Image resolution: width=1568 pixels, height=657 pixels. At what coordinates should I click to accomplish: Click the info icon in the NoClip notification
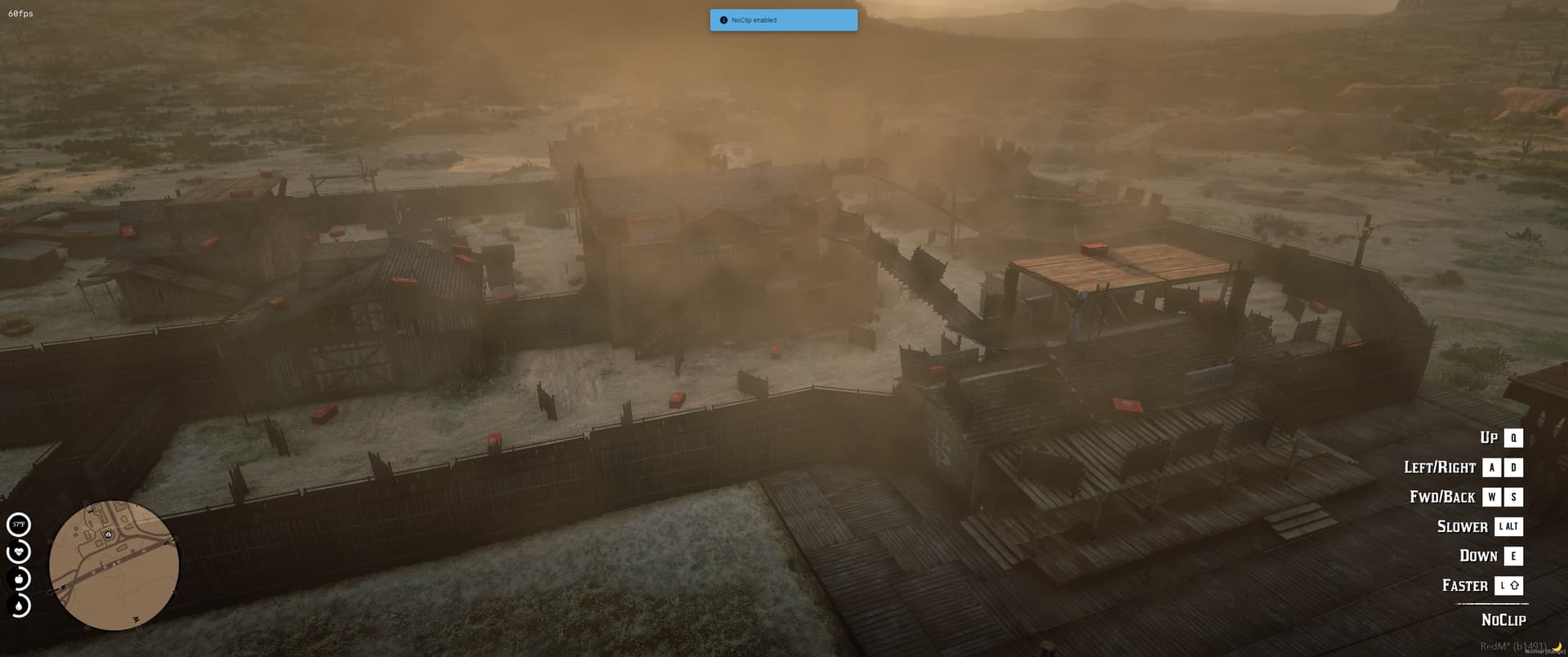click(724, 20)
